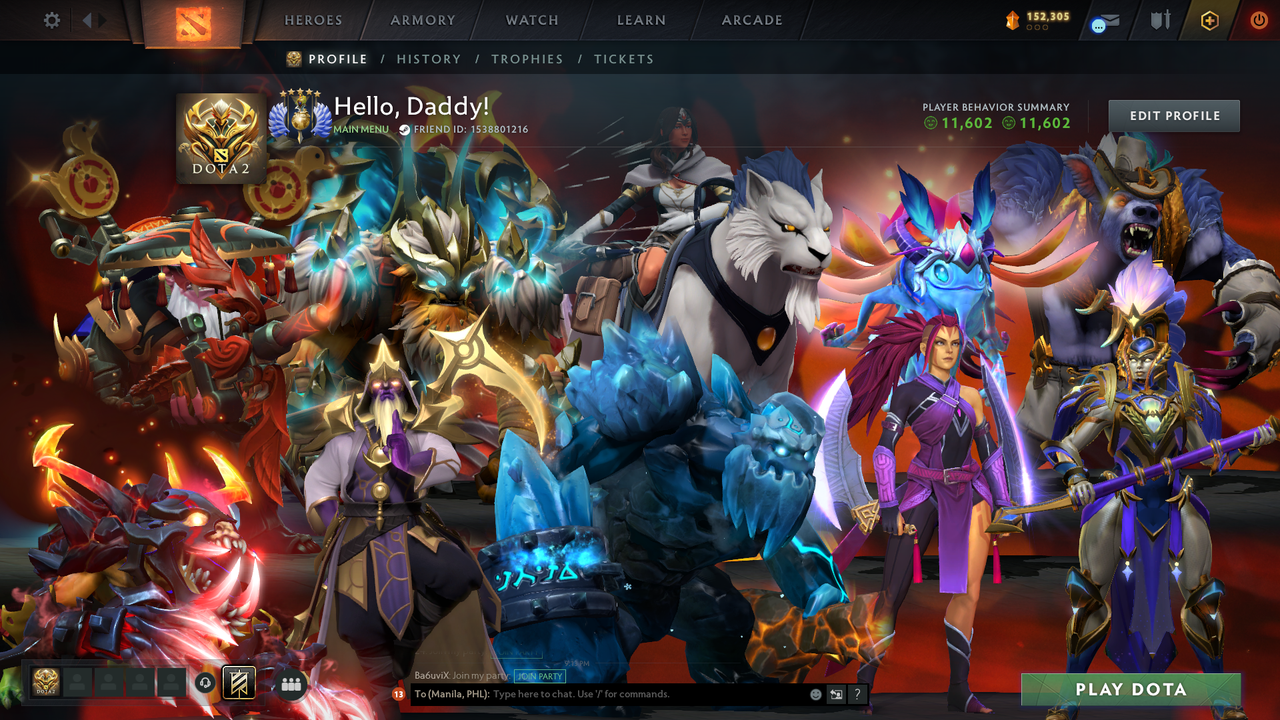Click the Dota Plus hexagon icon
Image resolution: width=1280 pixels, height=720 pixels.
[x=1208, y=21]
